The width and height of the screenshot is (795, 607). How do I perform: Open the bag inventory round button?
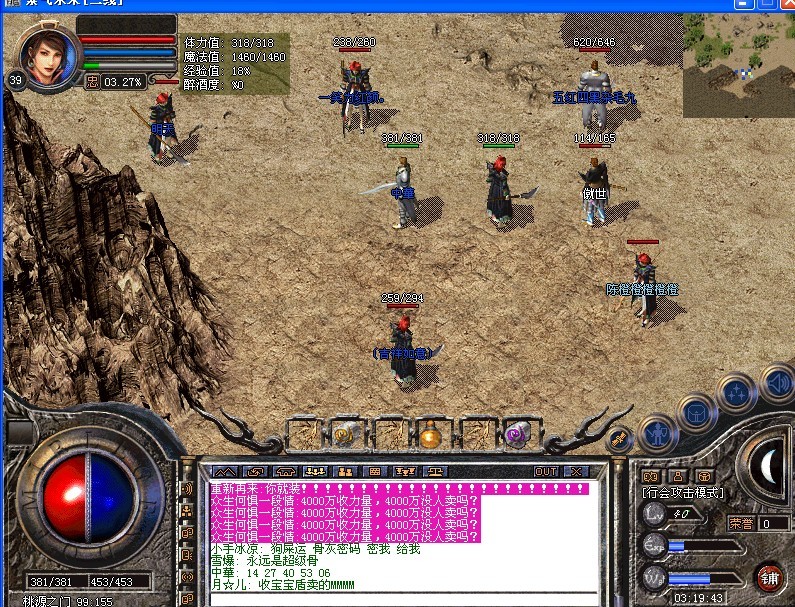point(694,411)
